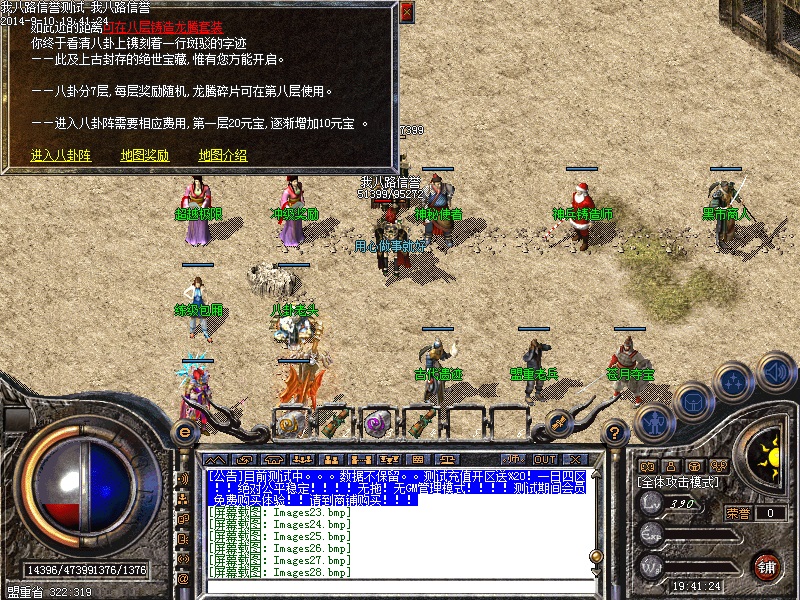Close the Bagua treasure dialog
Viewport: 800px width, 600px height.
(406, 12)
